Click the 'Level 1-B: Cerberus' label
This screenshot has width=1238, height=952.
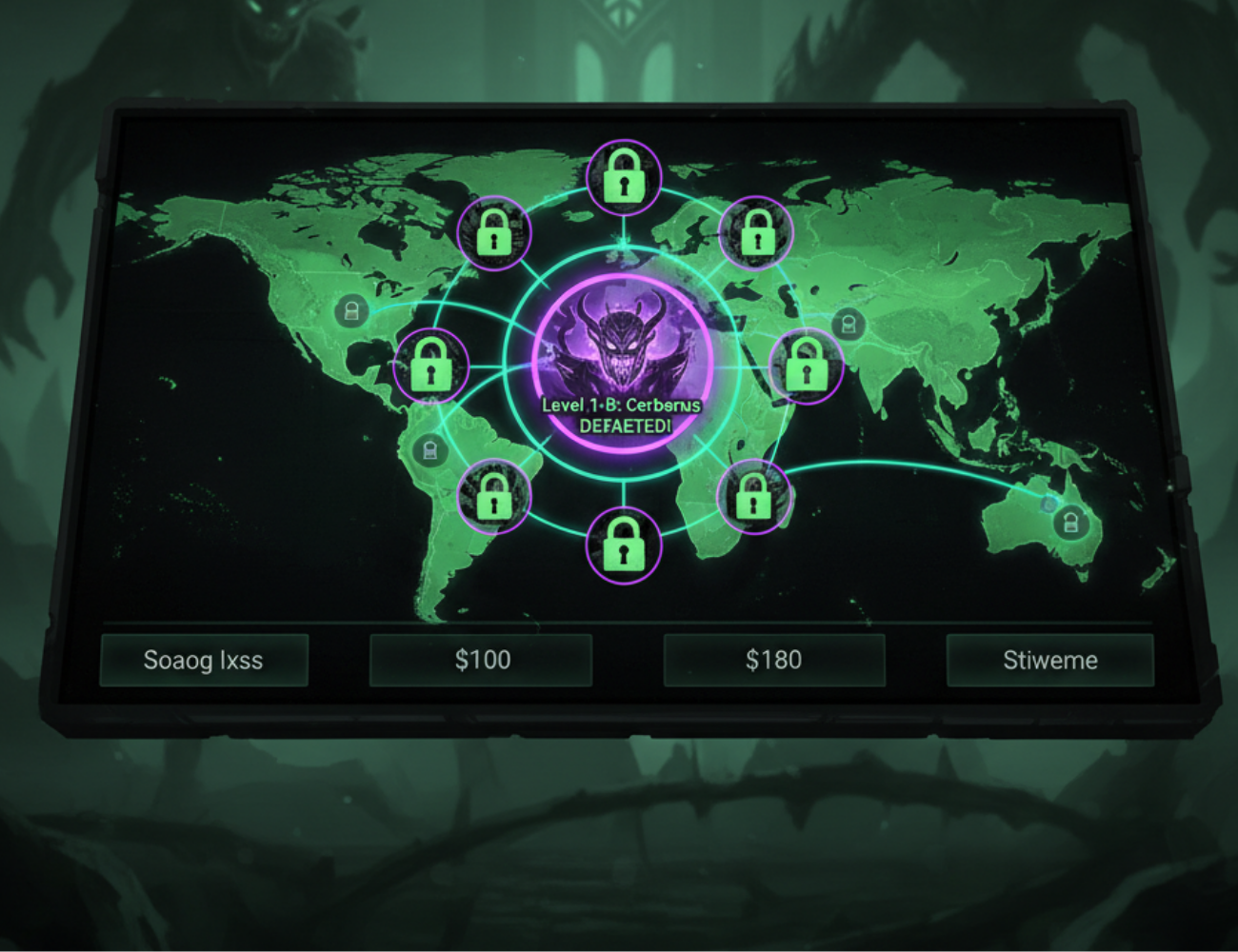[621, 405]
